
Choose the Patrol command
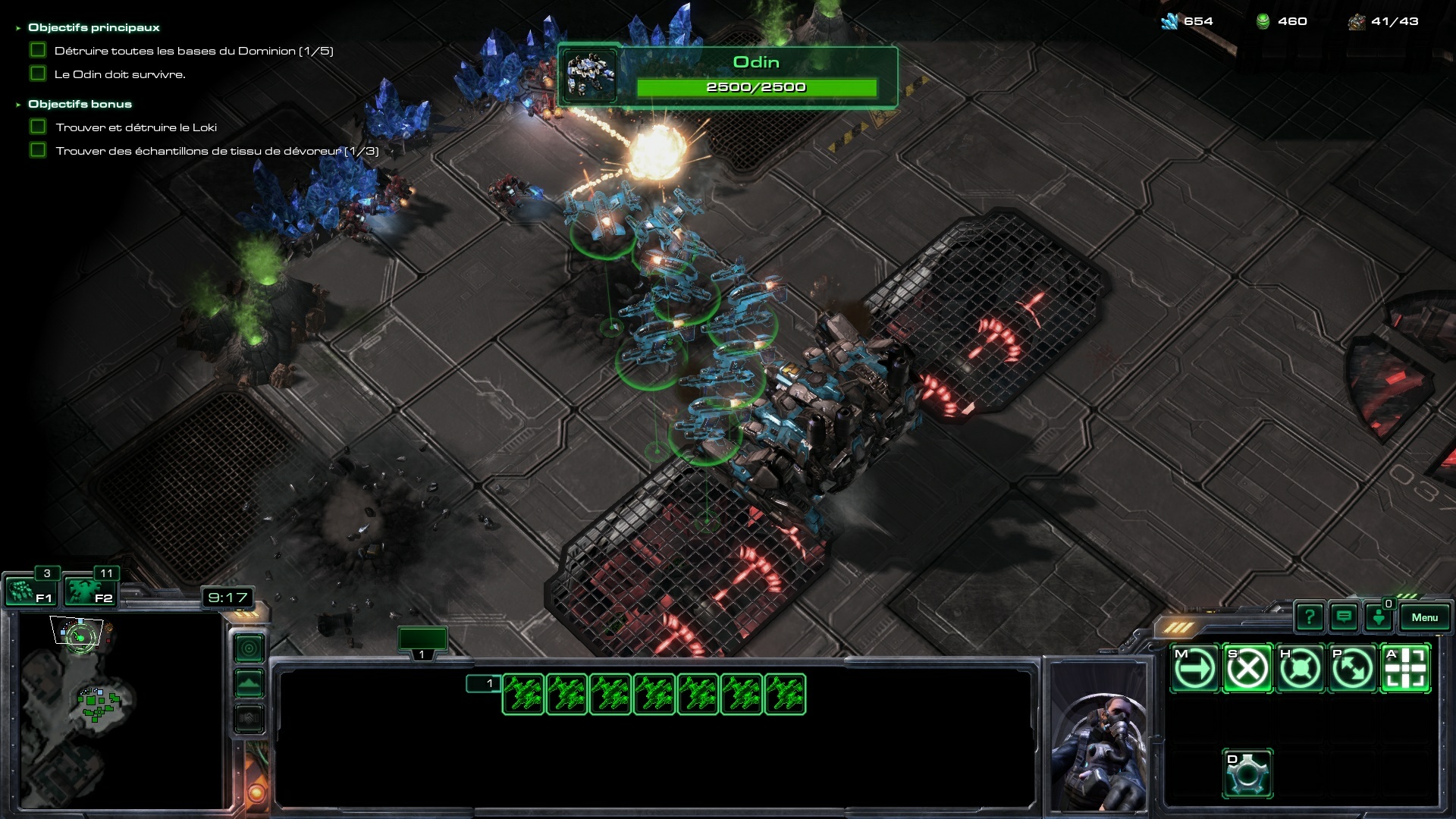pyautogui.click(x=1352, y=669)
